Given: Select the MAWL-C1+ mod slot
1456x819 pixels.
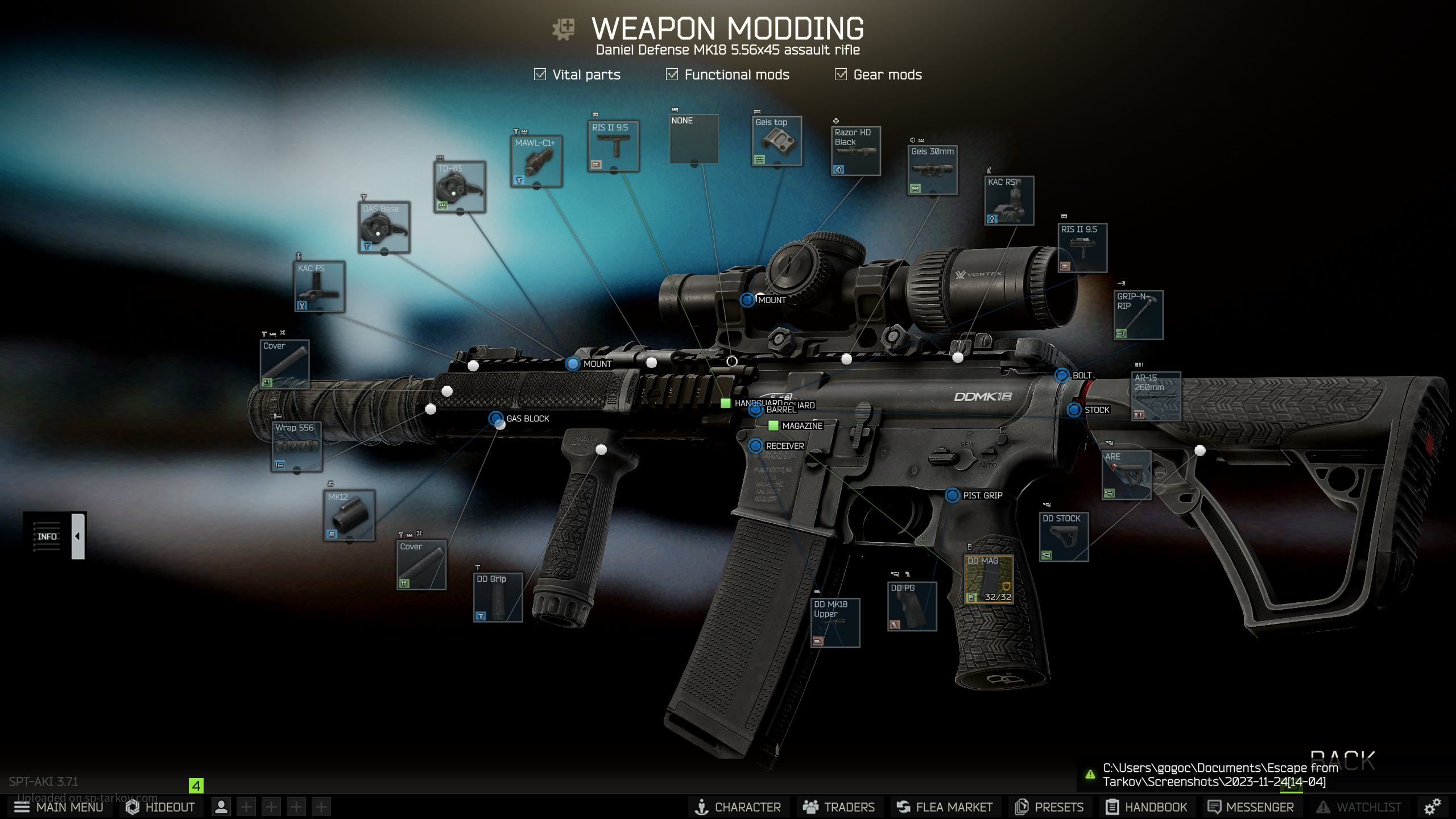Looking at the screenshot, I should tap(536, 162).
